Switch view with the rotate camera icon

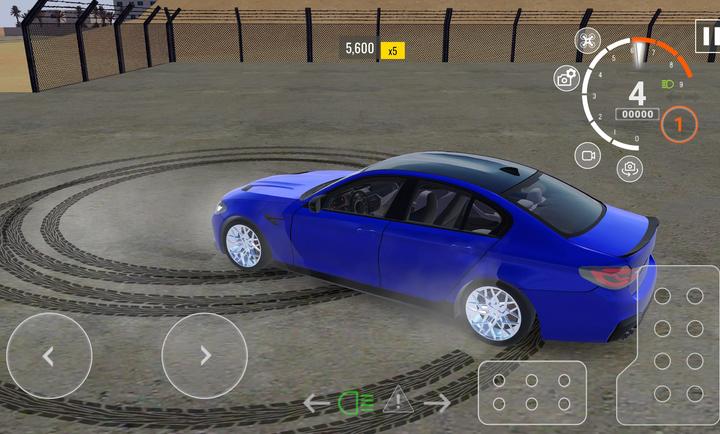(629, 168)
